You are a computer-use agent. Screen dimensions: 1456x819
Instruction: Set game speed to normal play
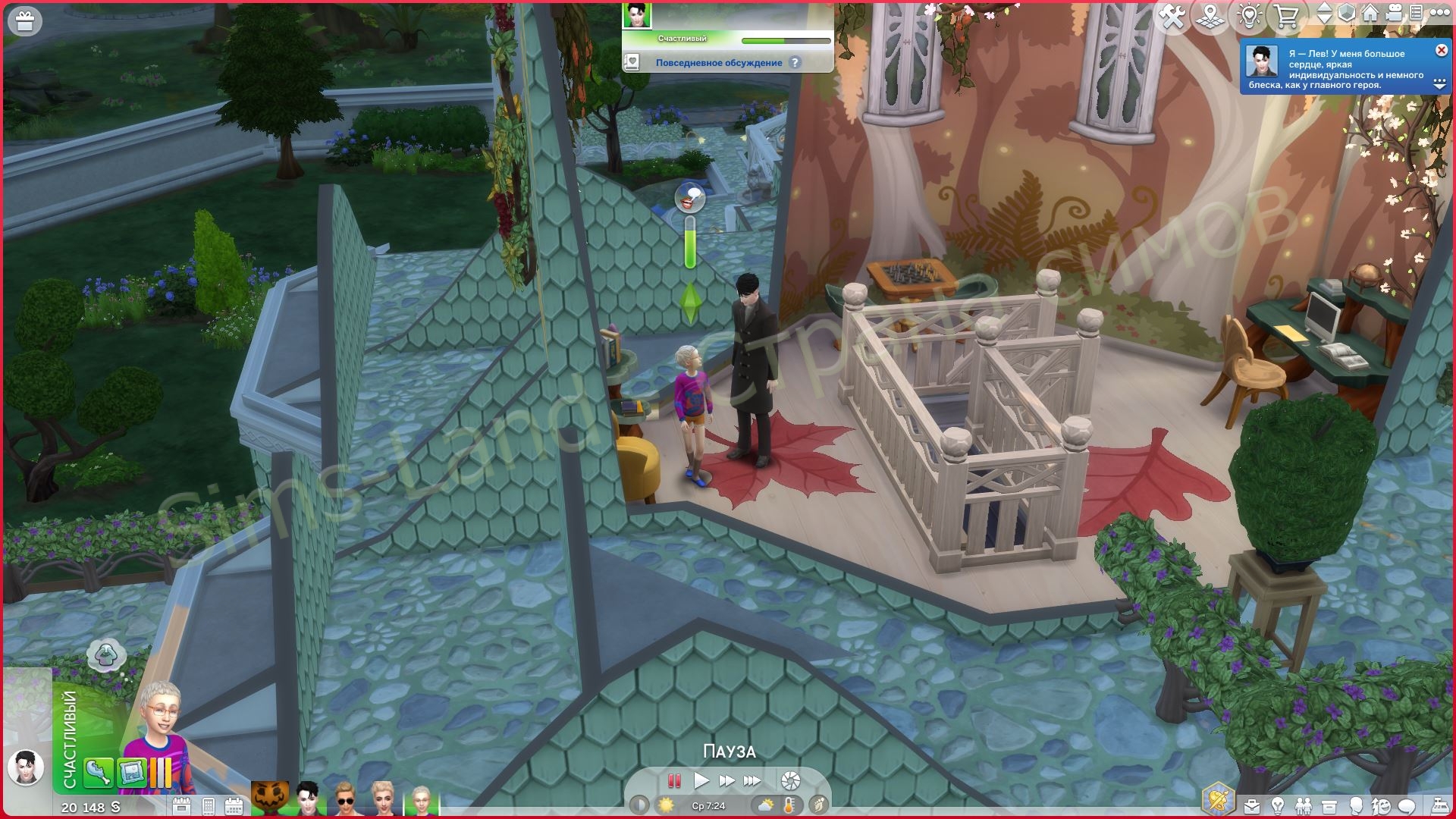pos(701,780)
